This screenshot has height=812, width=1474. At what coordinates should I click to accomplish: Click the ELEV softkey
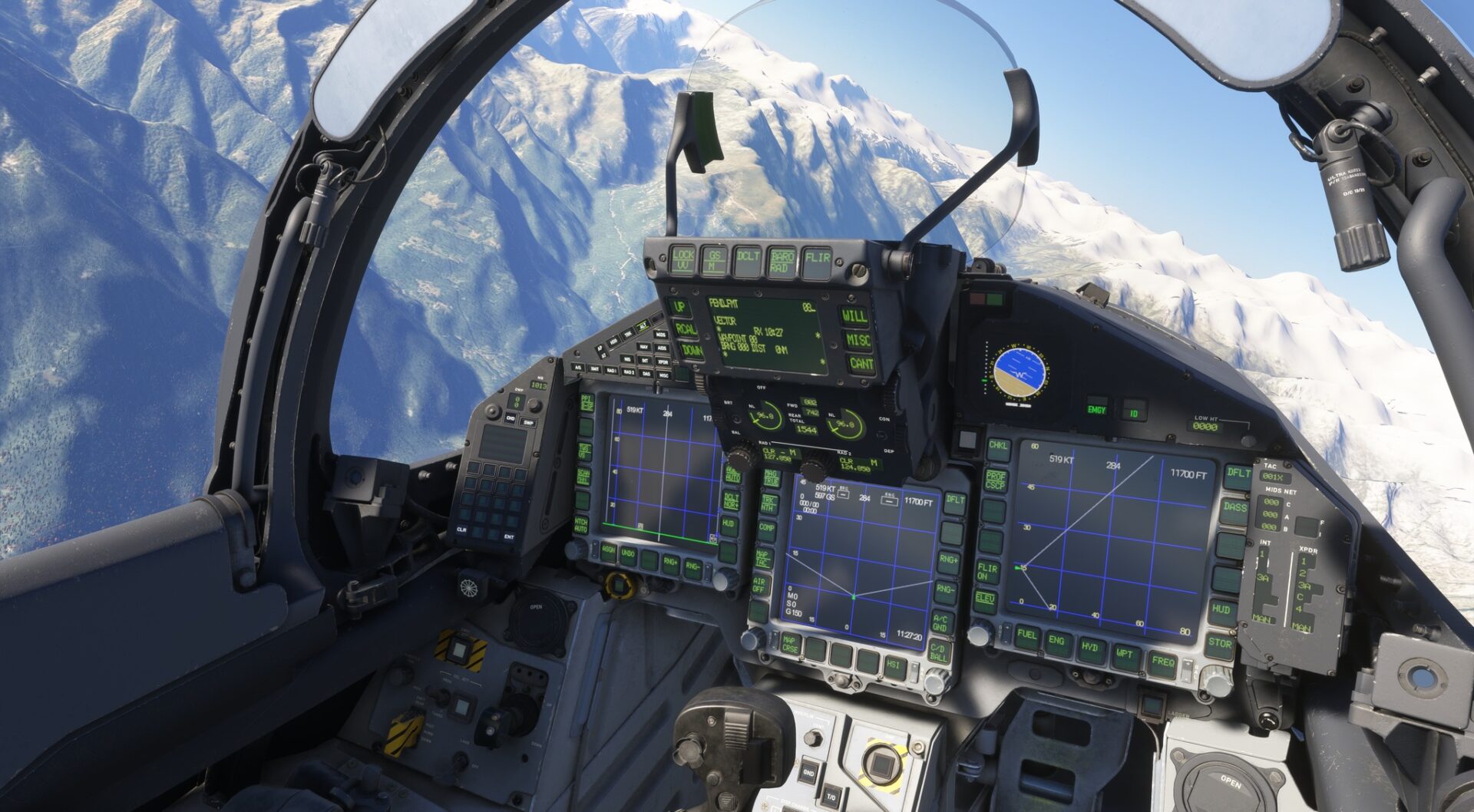click(985, 599)
